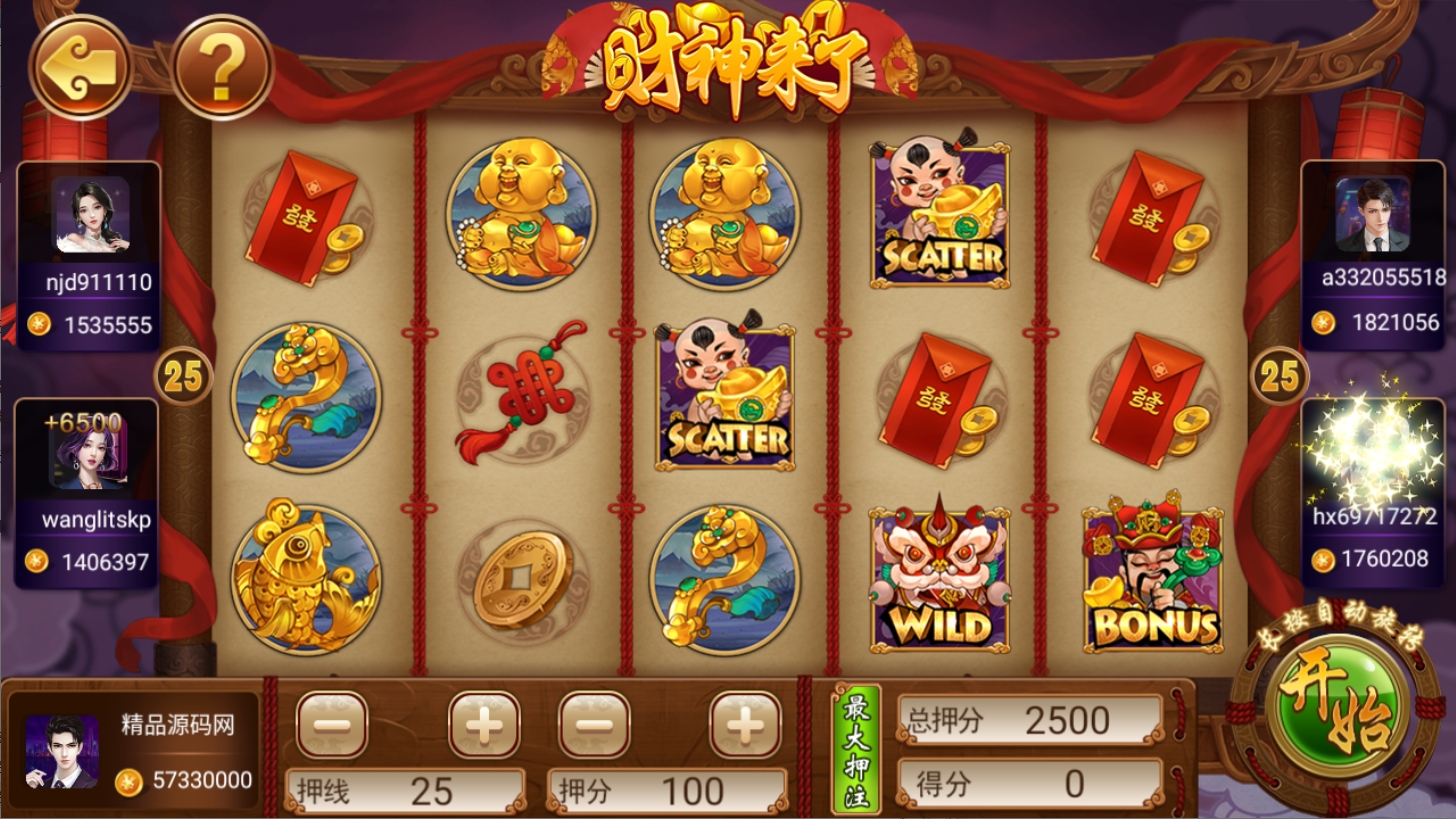View player njd911110's profile panel
Screen dimensions: 1456x819
pos(89,255)
